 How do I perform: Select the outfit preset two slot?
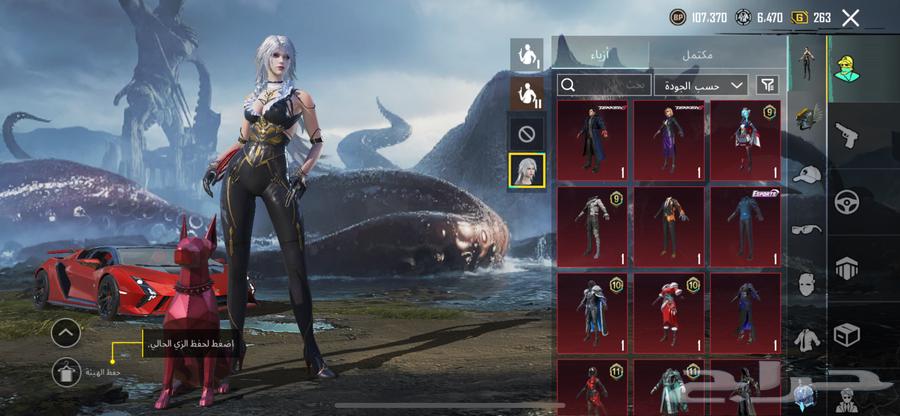[527, 93]
